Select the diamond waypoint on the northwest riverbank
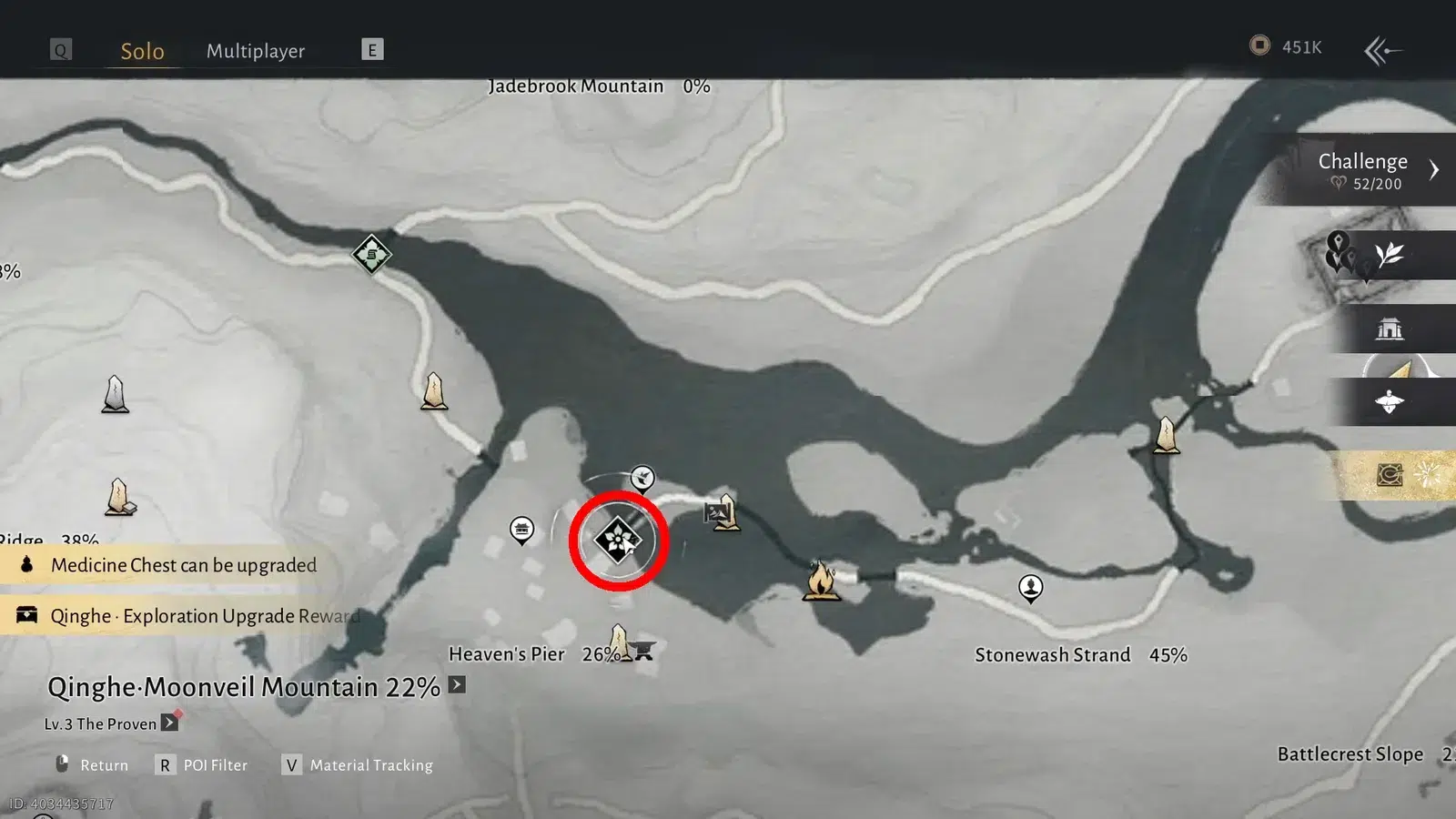 (x=371, y=254)
